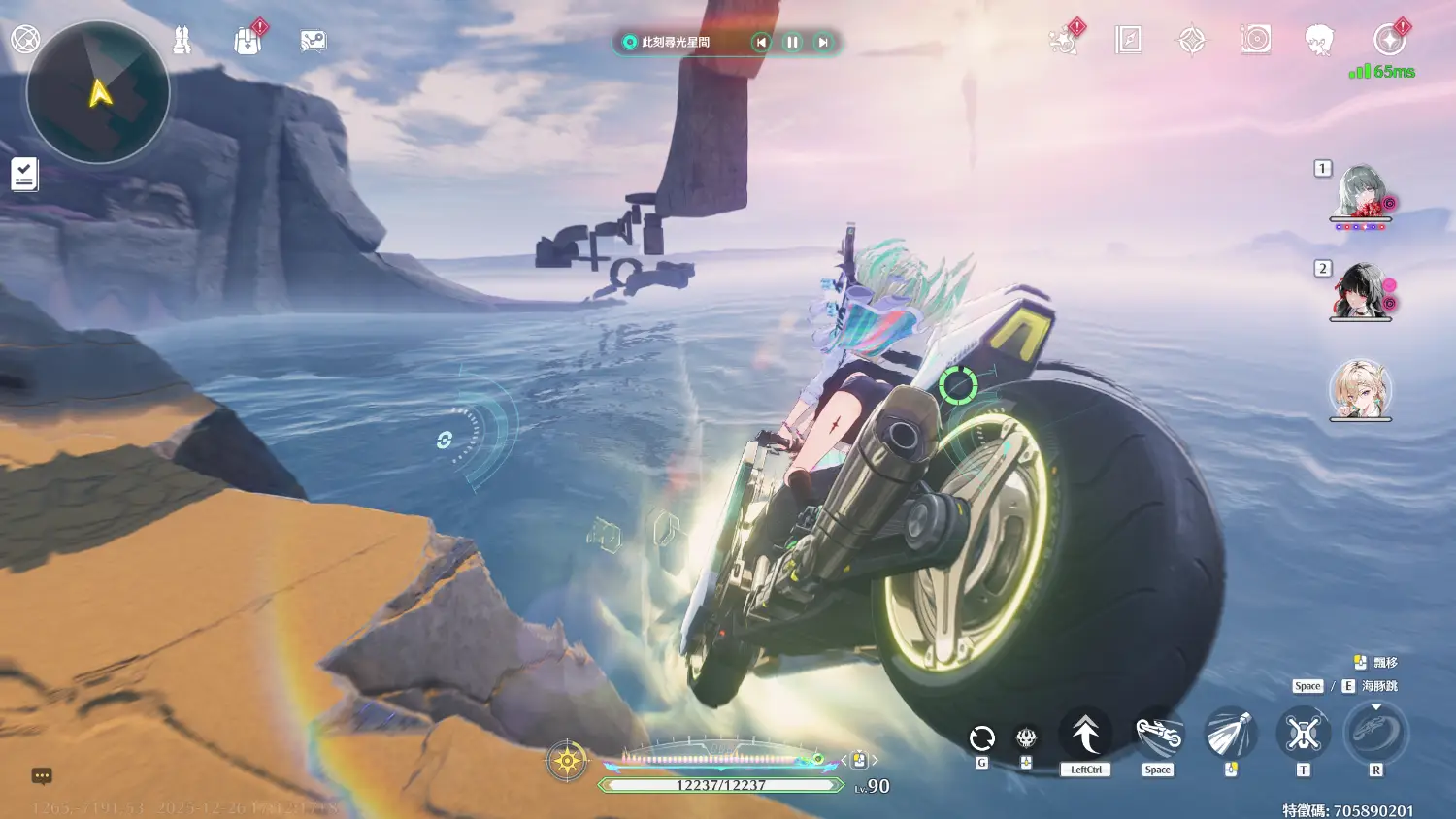1456x819 pixels.
Task: Switch to the grey-haired party member
Action: tap(1360, 191)
